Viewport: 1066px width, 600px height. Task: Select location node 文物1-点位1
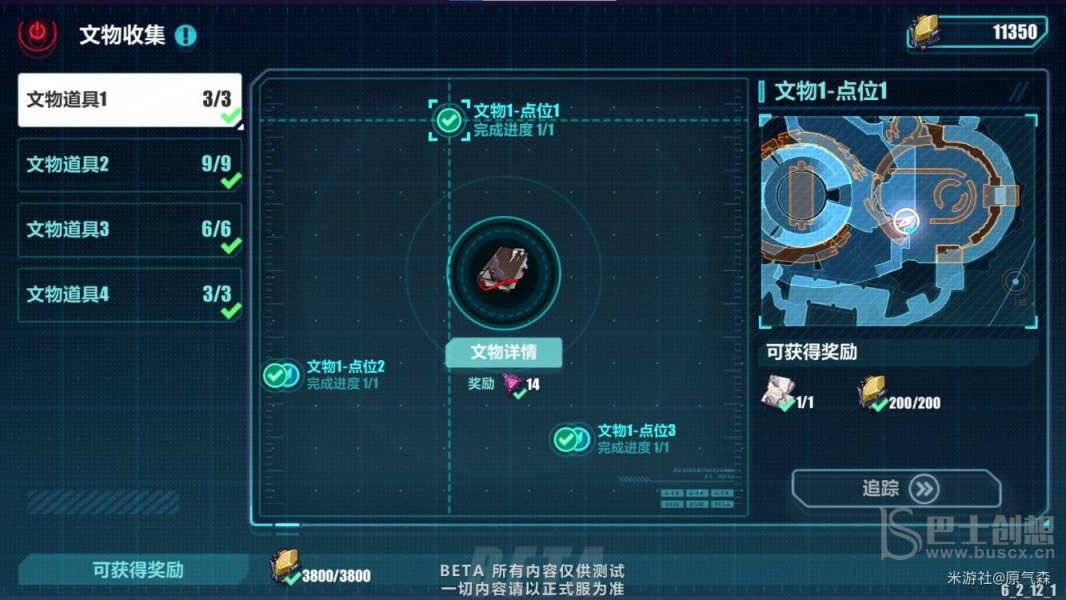(450, 120)
